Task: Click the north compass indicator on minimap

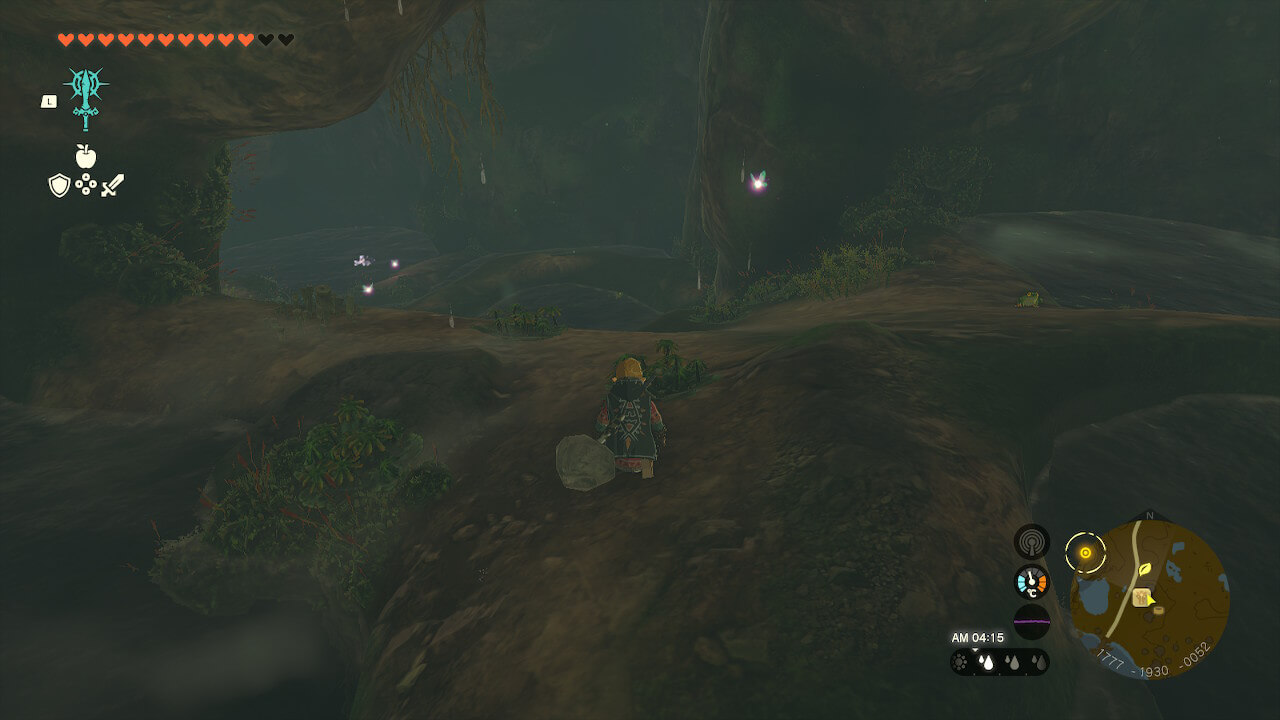Action: (1150, 516)
